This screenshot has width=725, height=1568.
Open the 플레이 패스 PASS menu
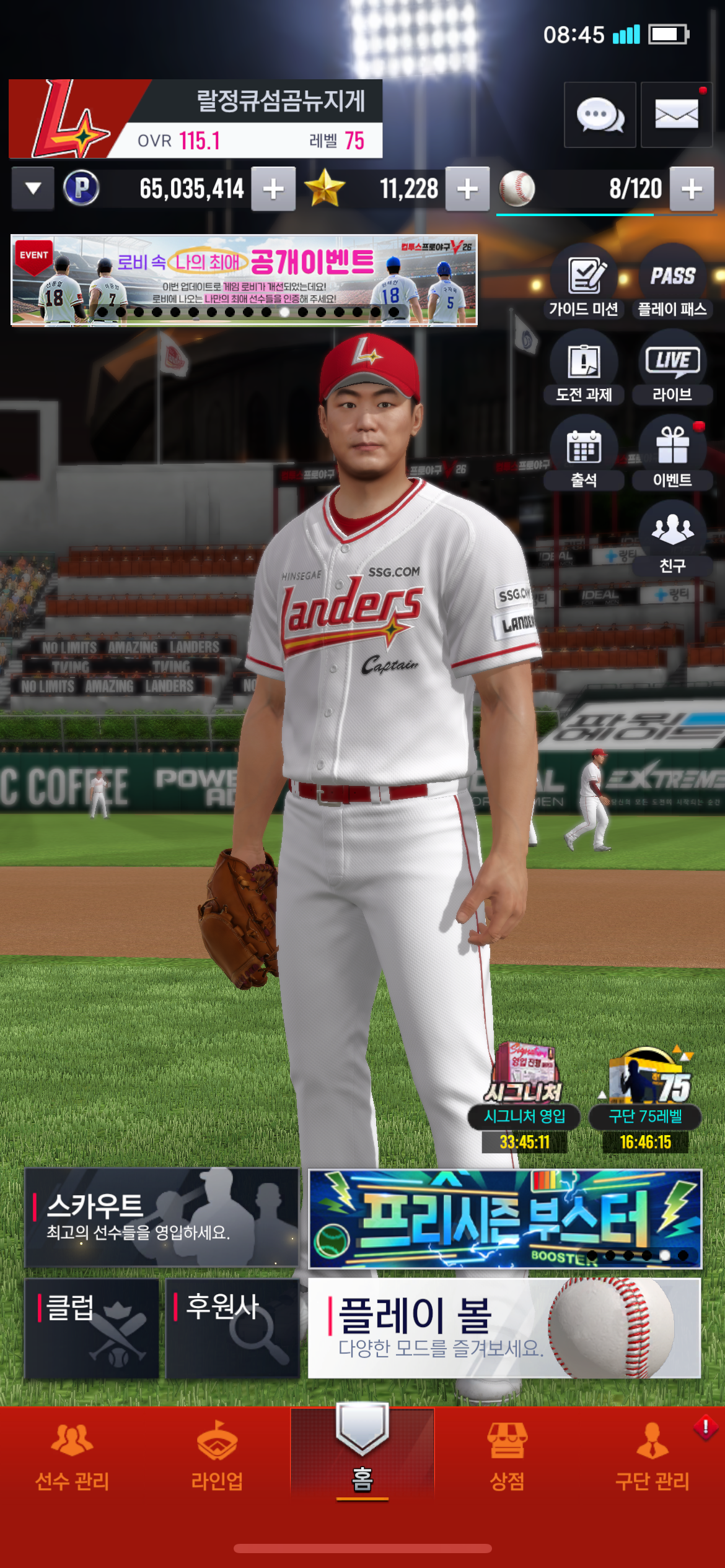click(x=672, y=282)
